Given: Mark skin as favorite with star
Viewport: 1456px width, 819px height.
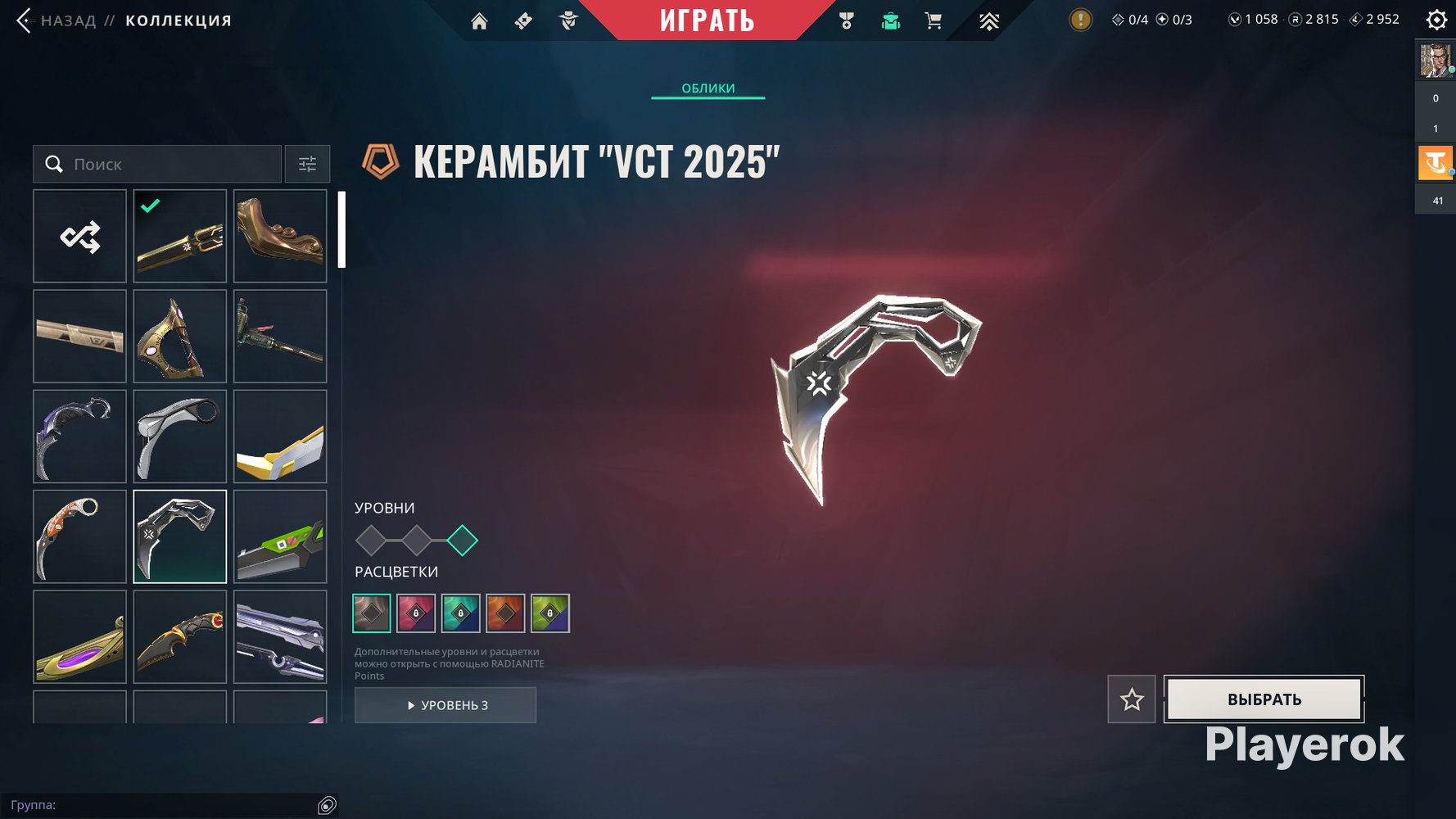Looking at the screenshot, I should tap(1132, 699).
